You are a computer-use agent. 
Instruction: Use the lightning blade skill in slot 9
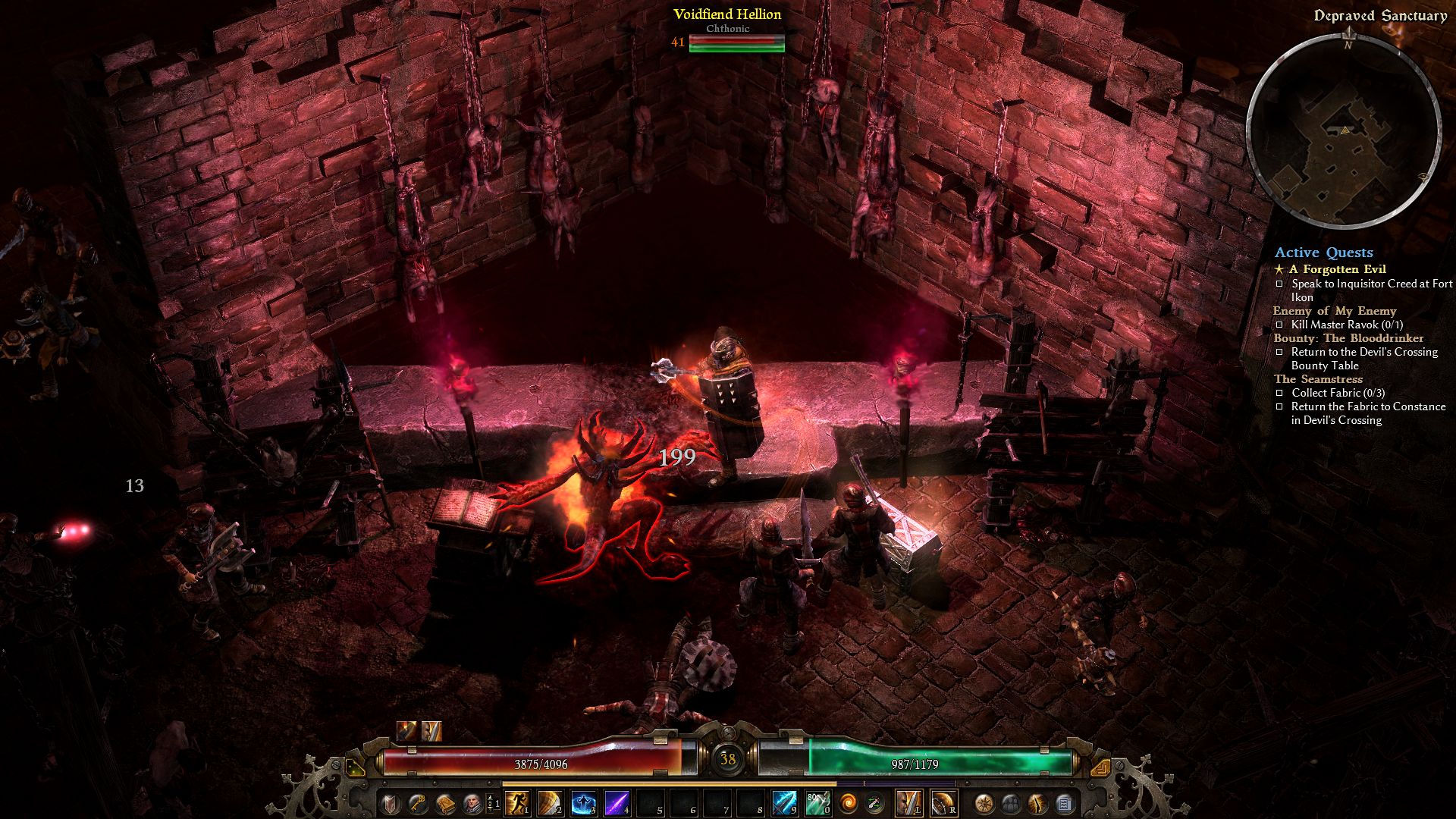pyautogui.click(x=784, y=803)
